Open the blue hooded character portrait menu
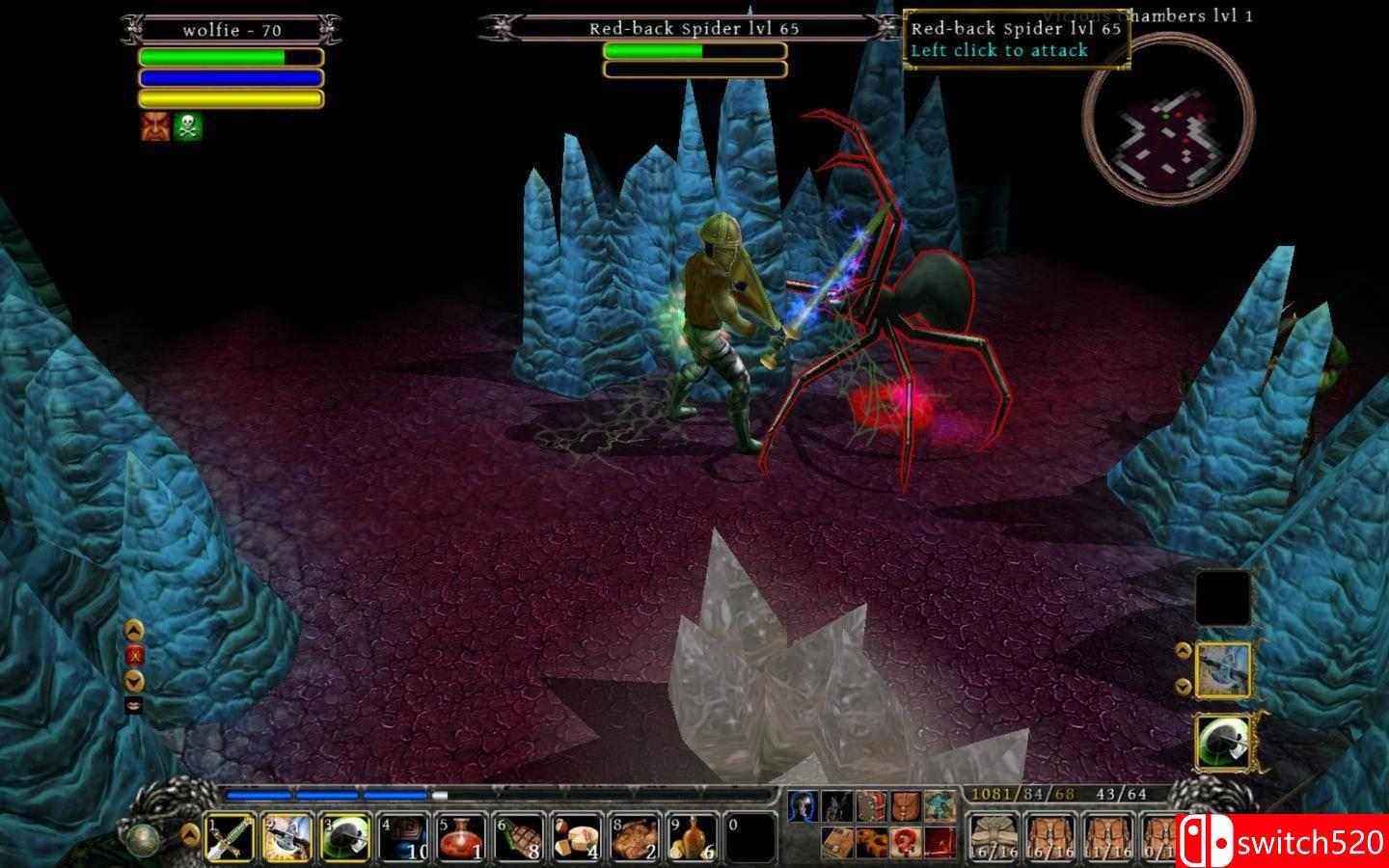The image size is (1389, 868). 803,805
